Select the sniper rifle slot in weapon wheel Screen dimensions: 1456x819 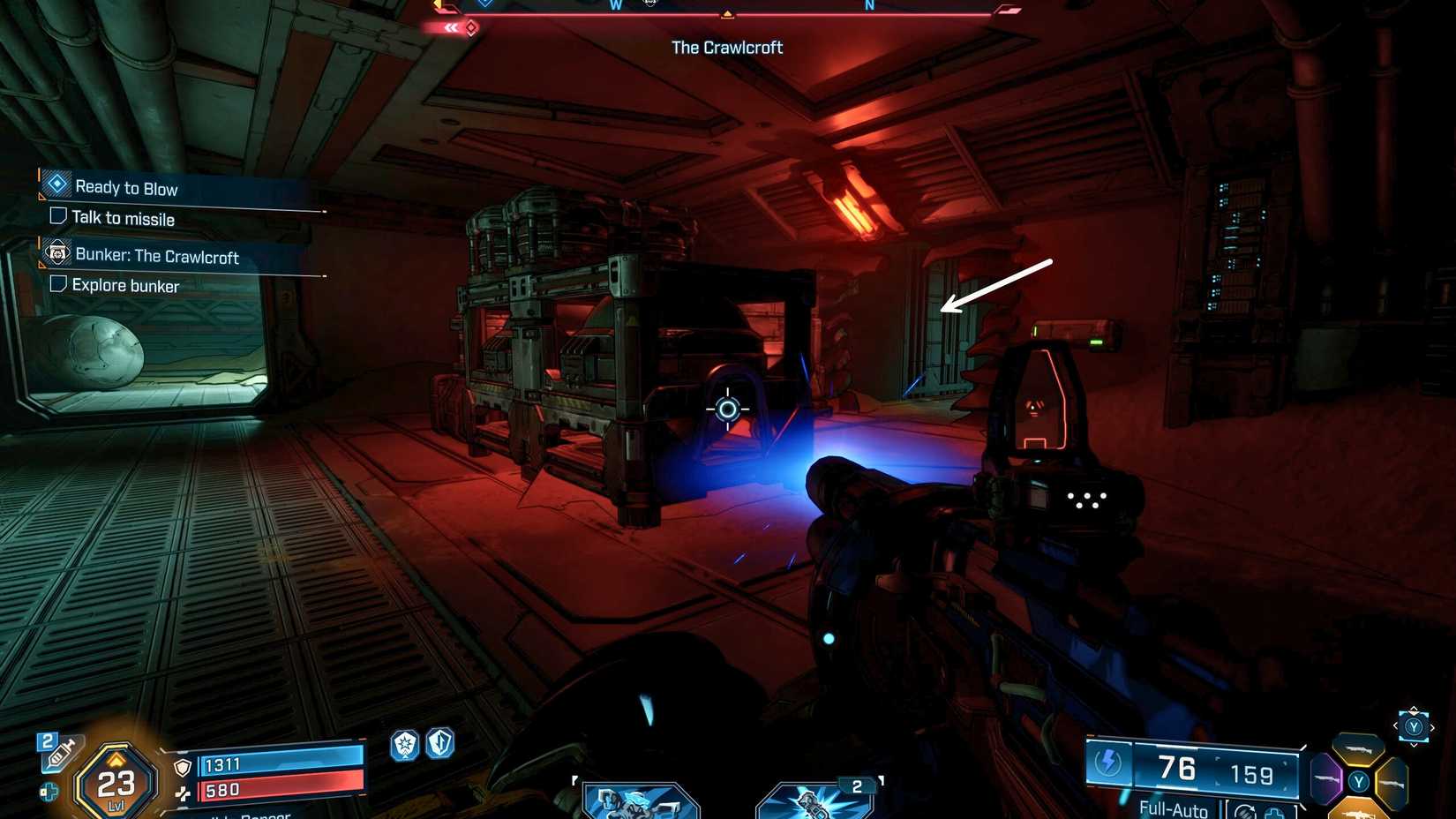(x=1358, y=748)
